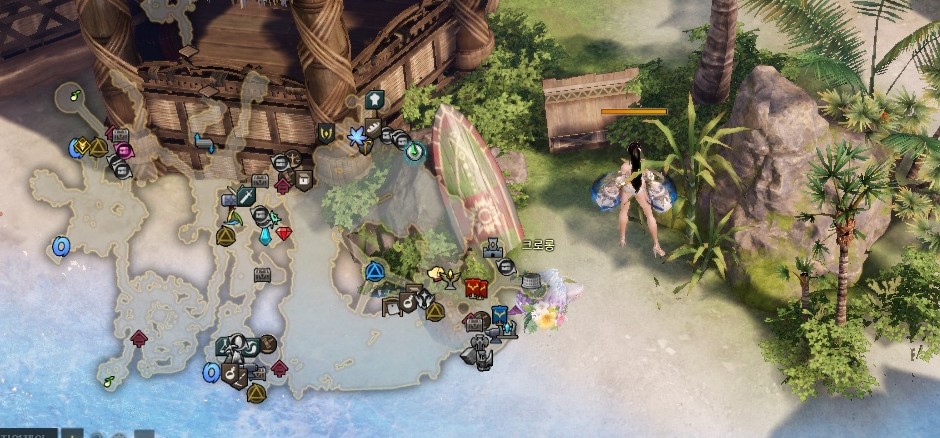Image resolution: width=940 pixels, height=438 pixels.
Task: Select the green glowing circle marker
Action: click(x=414, y=151)
